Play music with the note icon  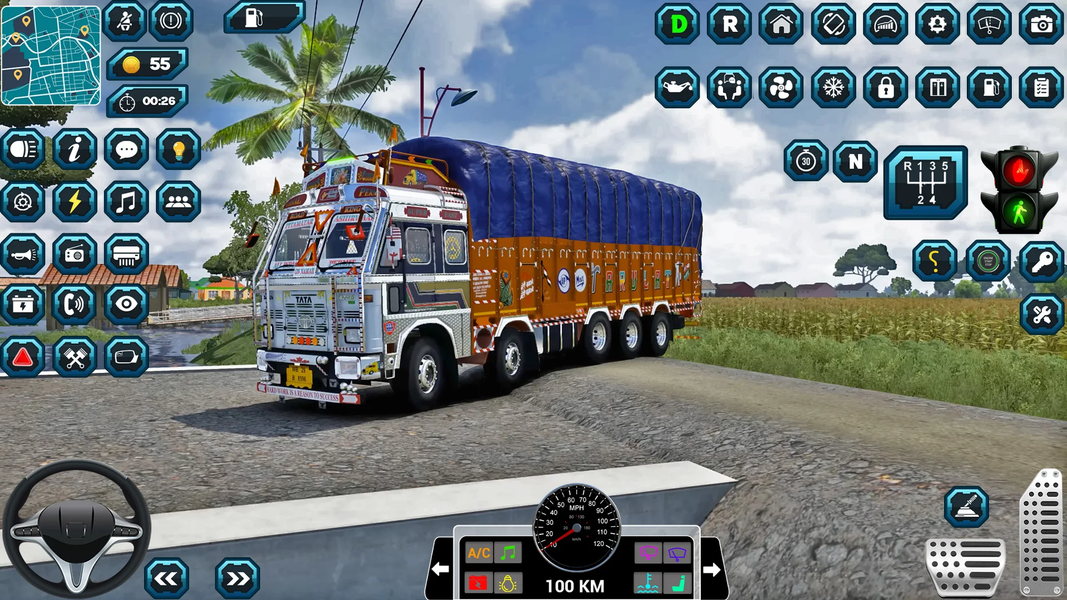[126, 202]
